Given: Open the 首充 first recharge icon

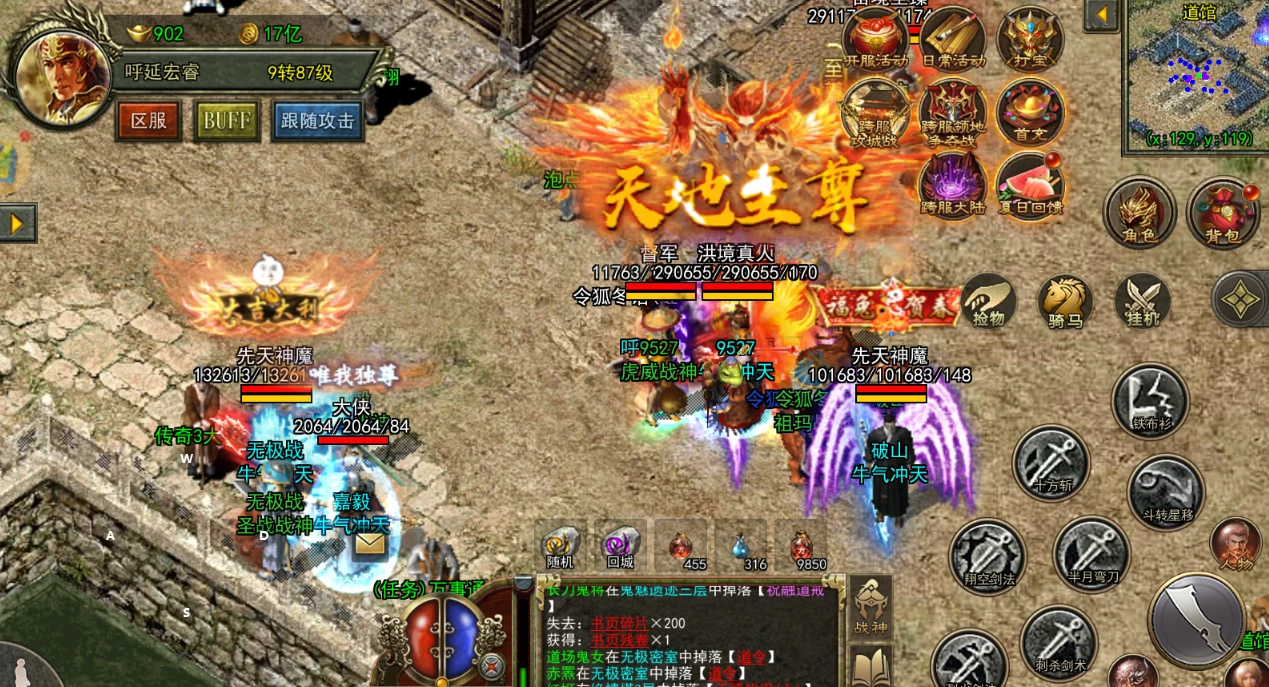Looking at the screenshot, I should (1029, 110).
